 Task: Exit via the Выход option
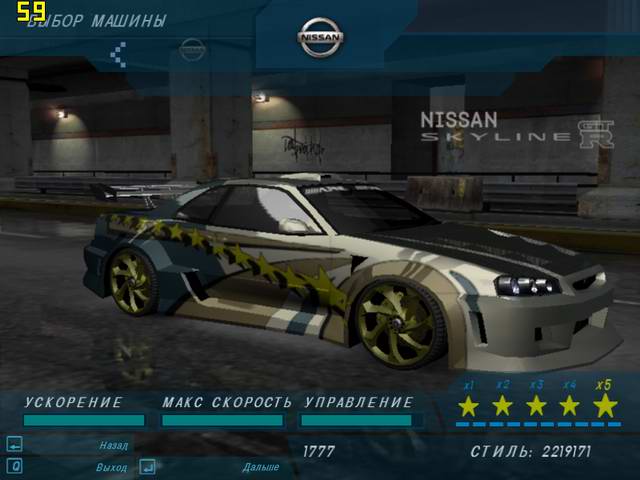coord(111,467)
